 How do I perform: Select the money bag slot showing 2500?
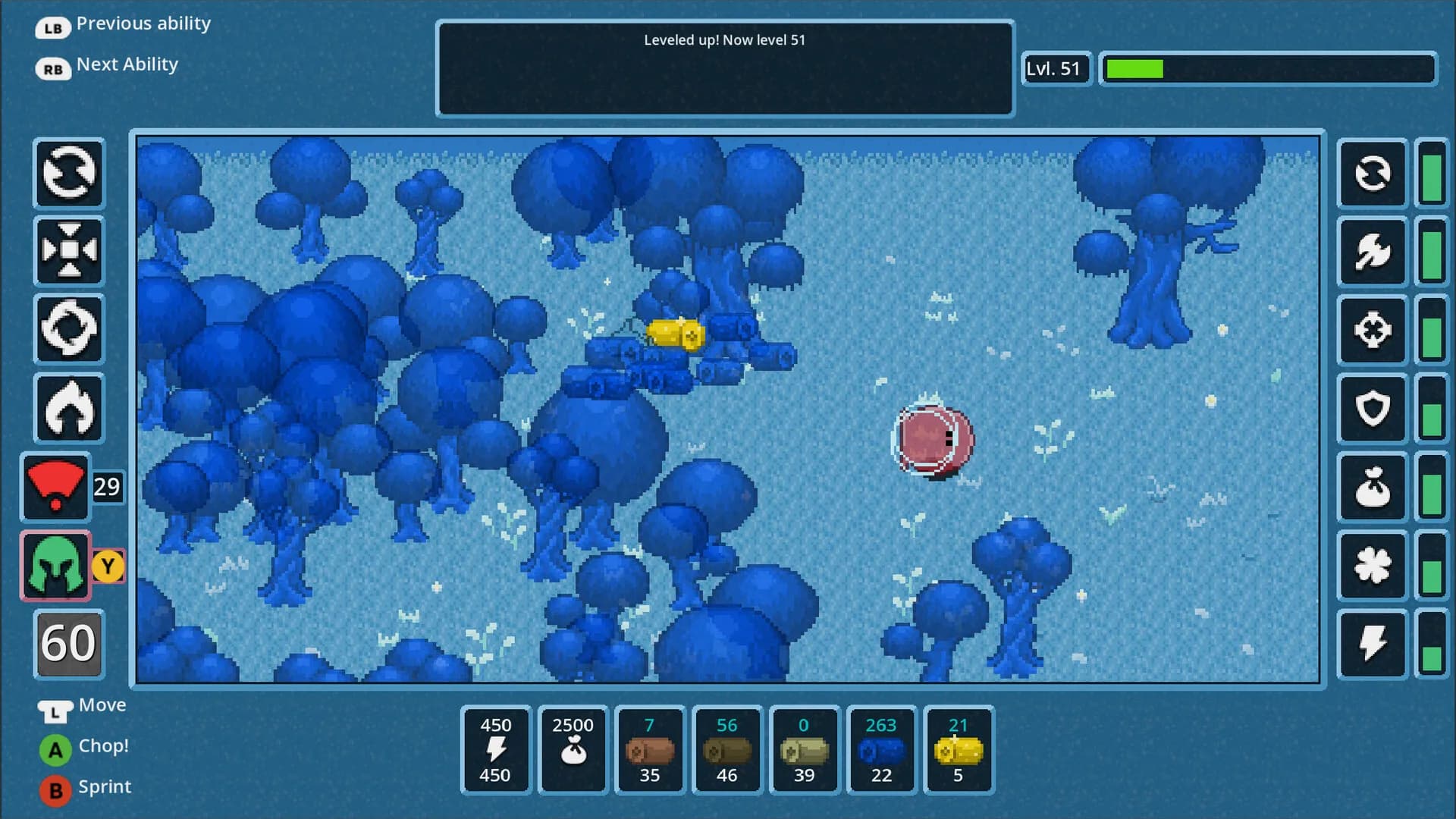point(573,750)
